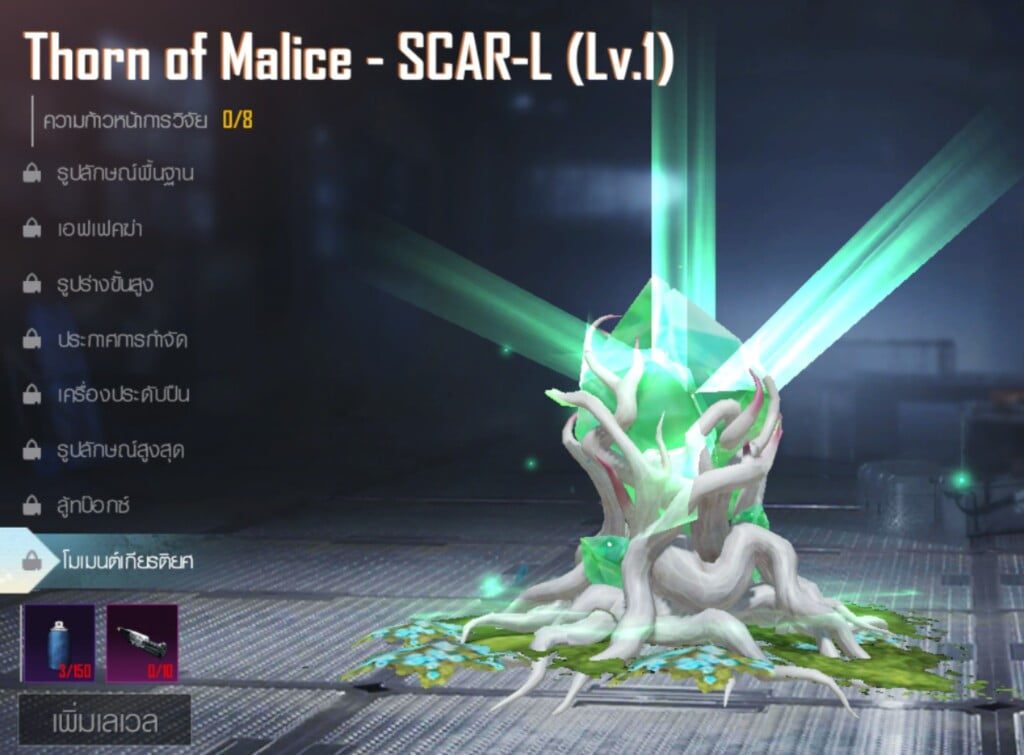
Task: Show the เครื่องประดับปืน entry
Action: coord(122,394)
